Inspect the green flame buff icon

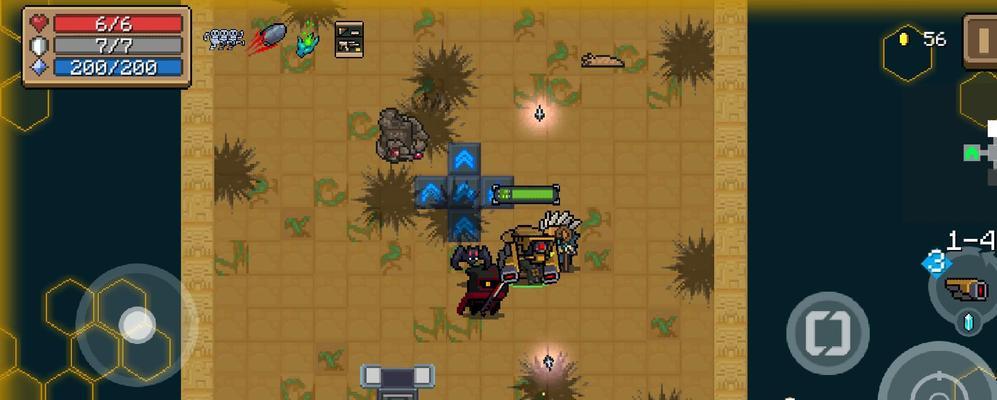point(306,40)
